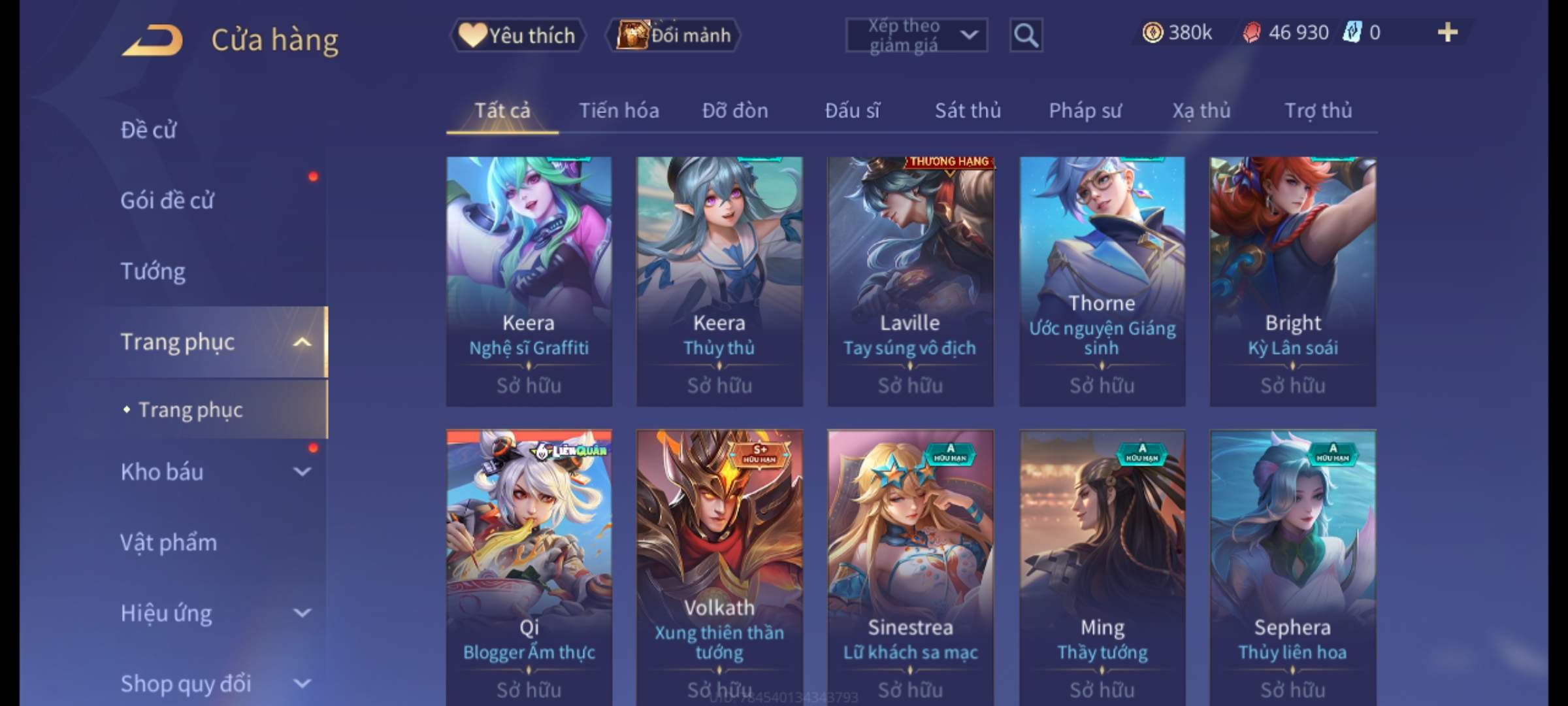Open the Xếp theo giảm giá dropdown
This screenshot has width=1568, height=706.
[x=916, y=35]
